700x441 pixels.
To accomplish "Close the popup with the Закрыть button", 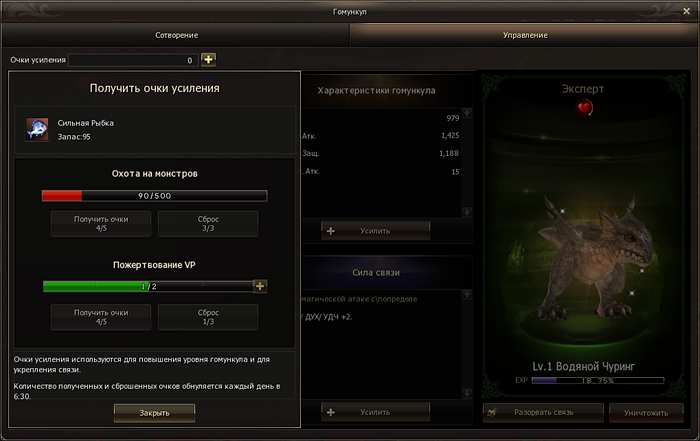I will (154, 412).
